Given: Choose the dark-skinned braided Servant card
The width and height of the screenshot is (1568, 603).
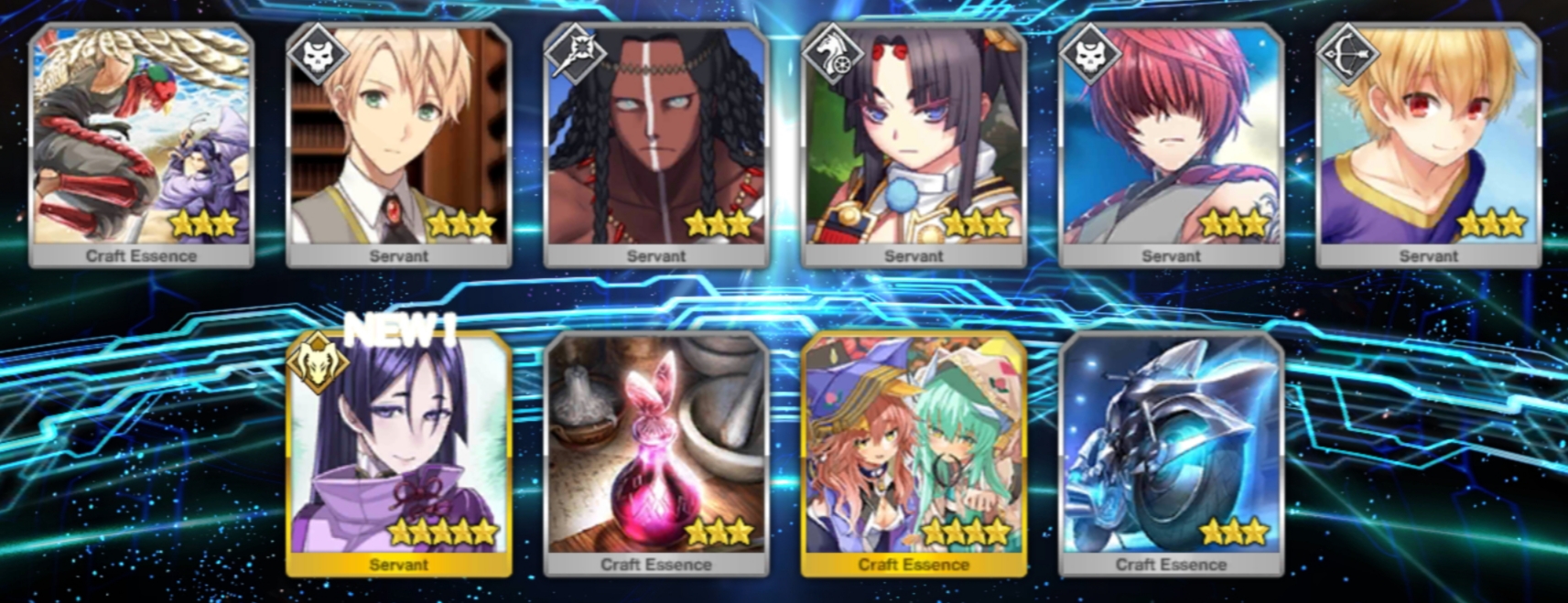Looking at the screenshot, I should click(655, 145).
